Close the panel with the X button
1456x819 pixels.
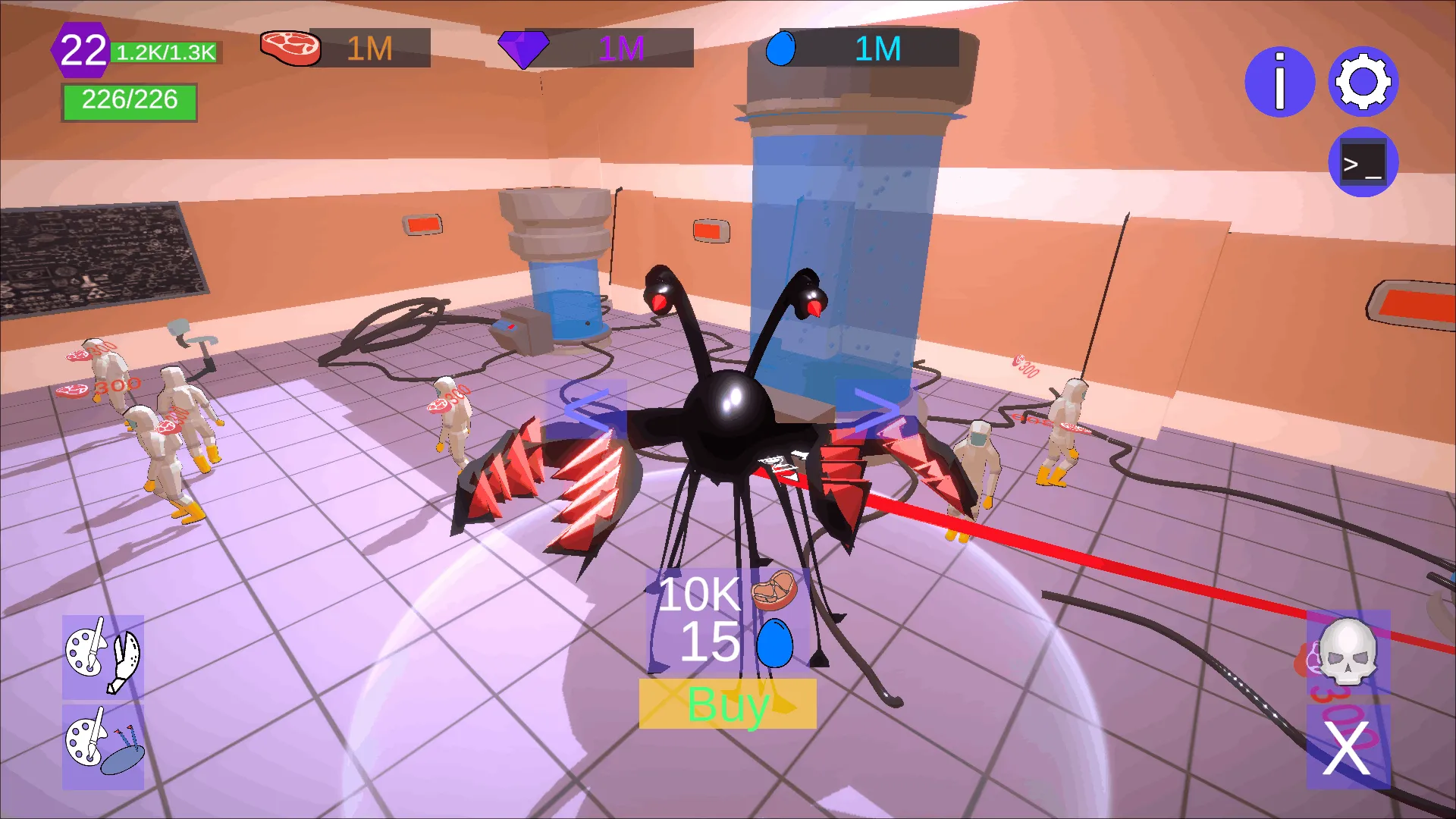point(1348,747)
